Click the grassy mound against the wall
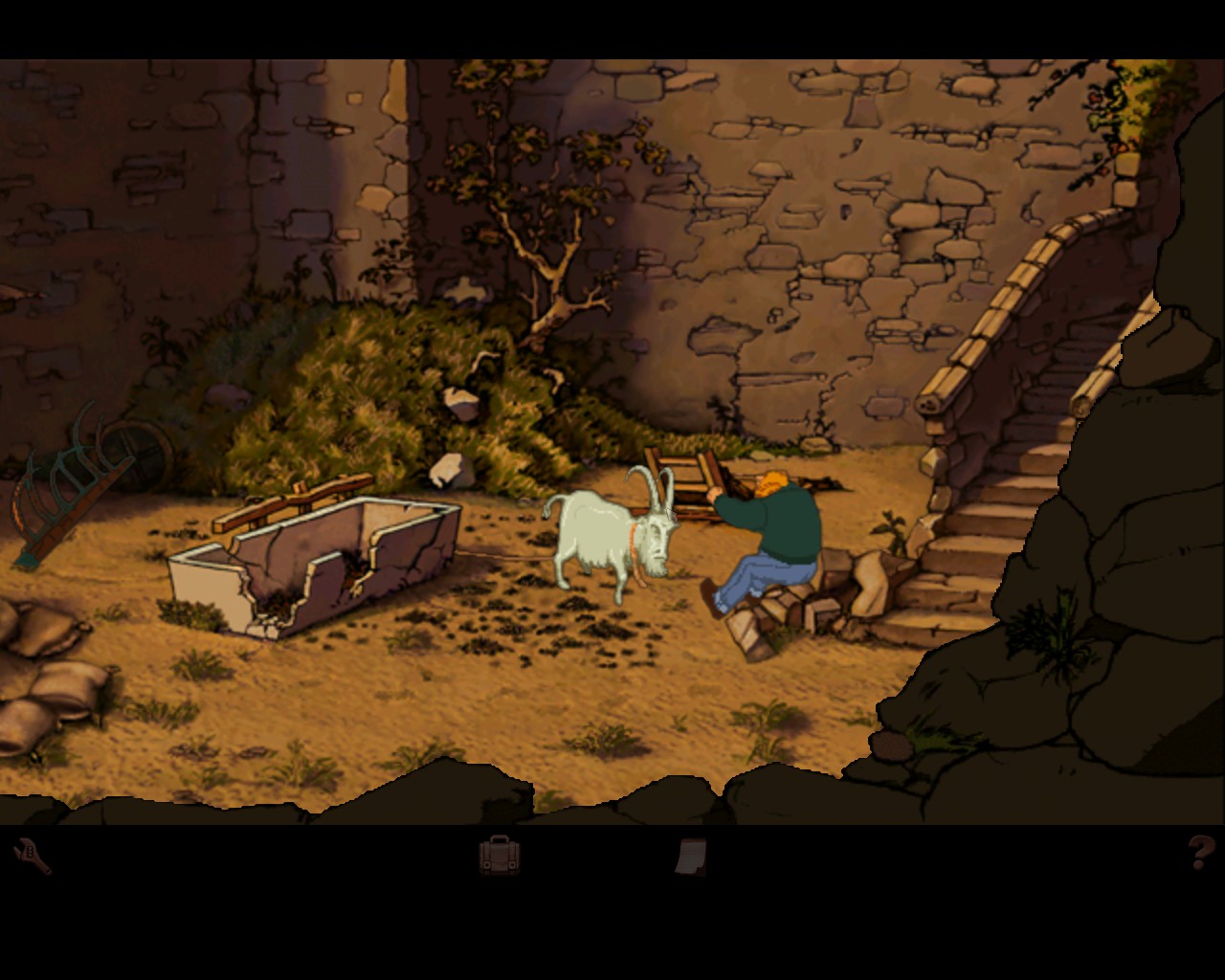The height and width of the screenshot is (980, 1225). coord(354,383)
